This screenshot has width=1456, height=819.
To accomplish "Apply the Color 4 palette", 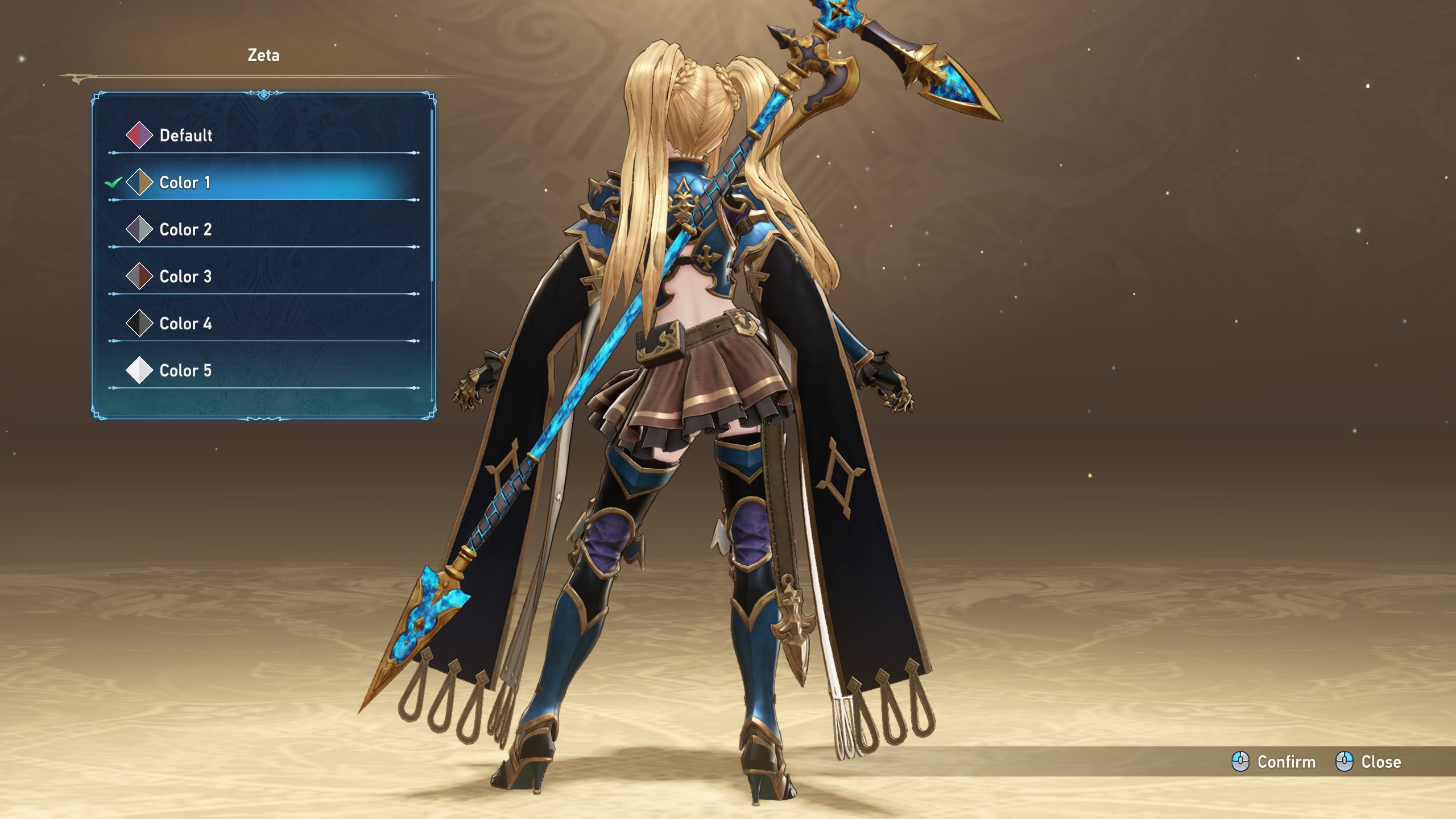I will pos(185,324).
